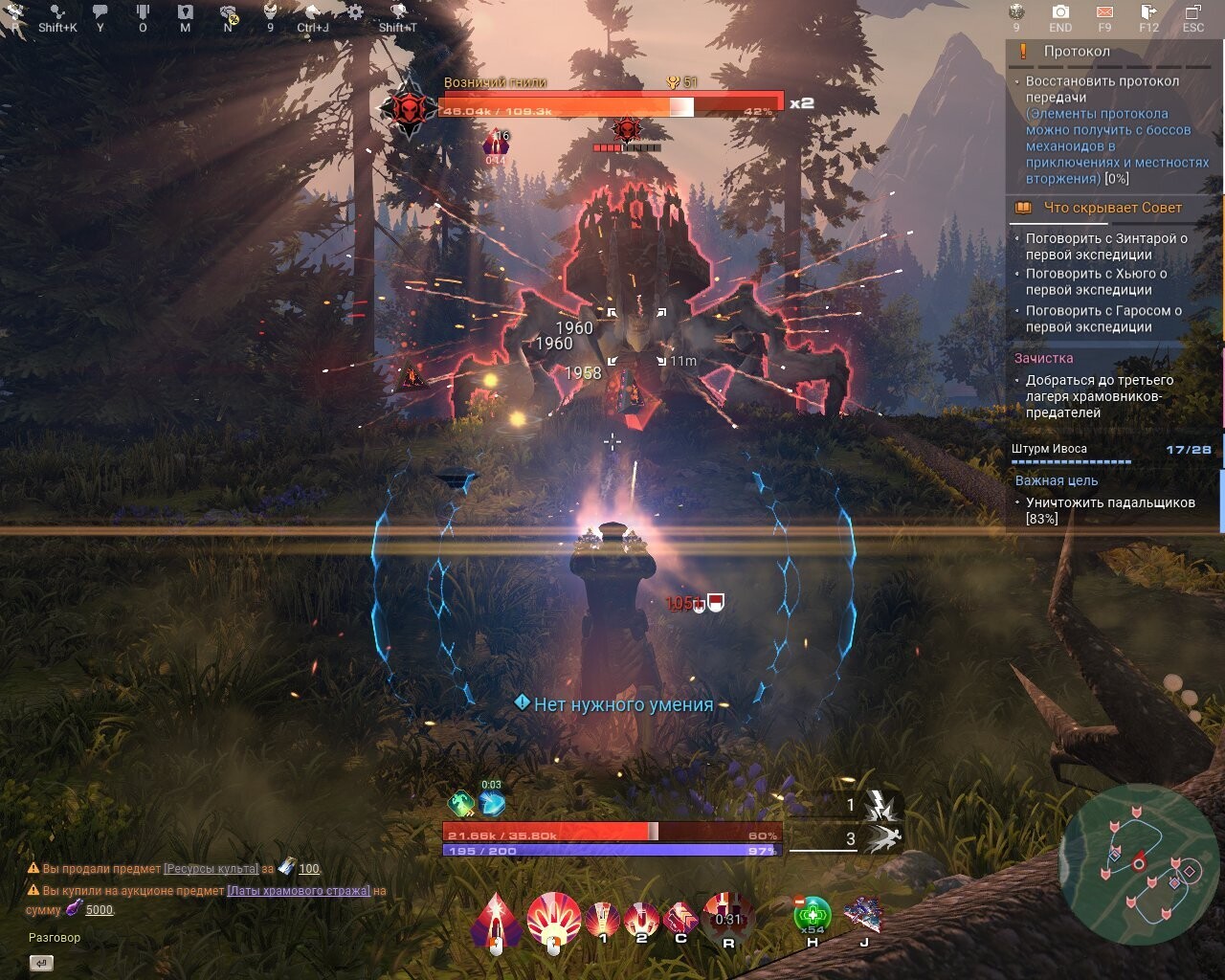
Task: Activate the mount icon labeled J
Action: 863,916
